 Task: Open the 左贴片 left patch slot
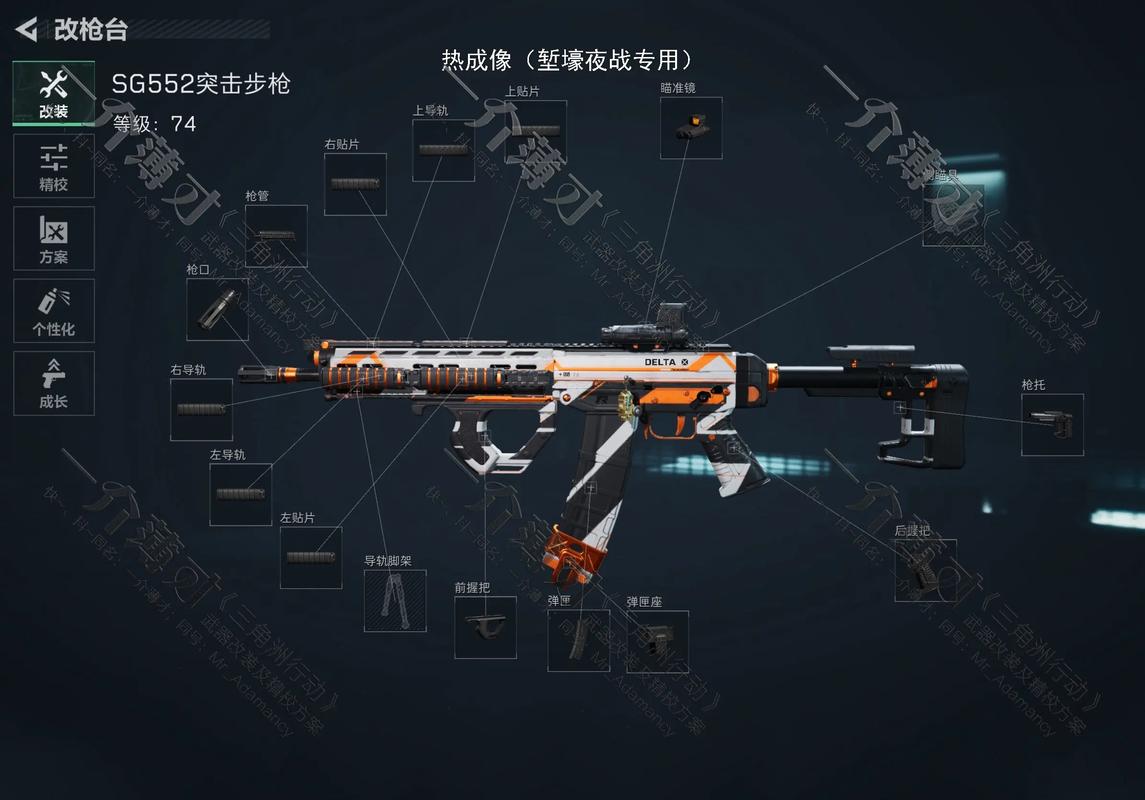click(310, 557)
